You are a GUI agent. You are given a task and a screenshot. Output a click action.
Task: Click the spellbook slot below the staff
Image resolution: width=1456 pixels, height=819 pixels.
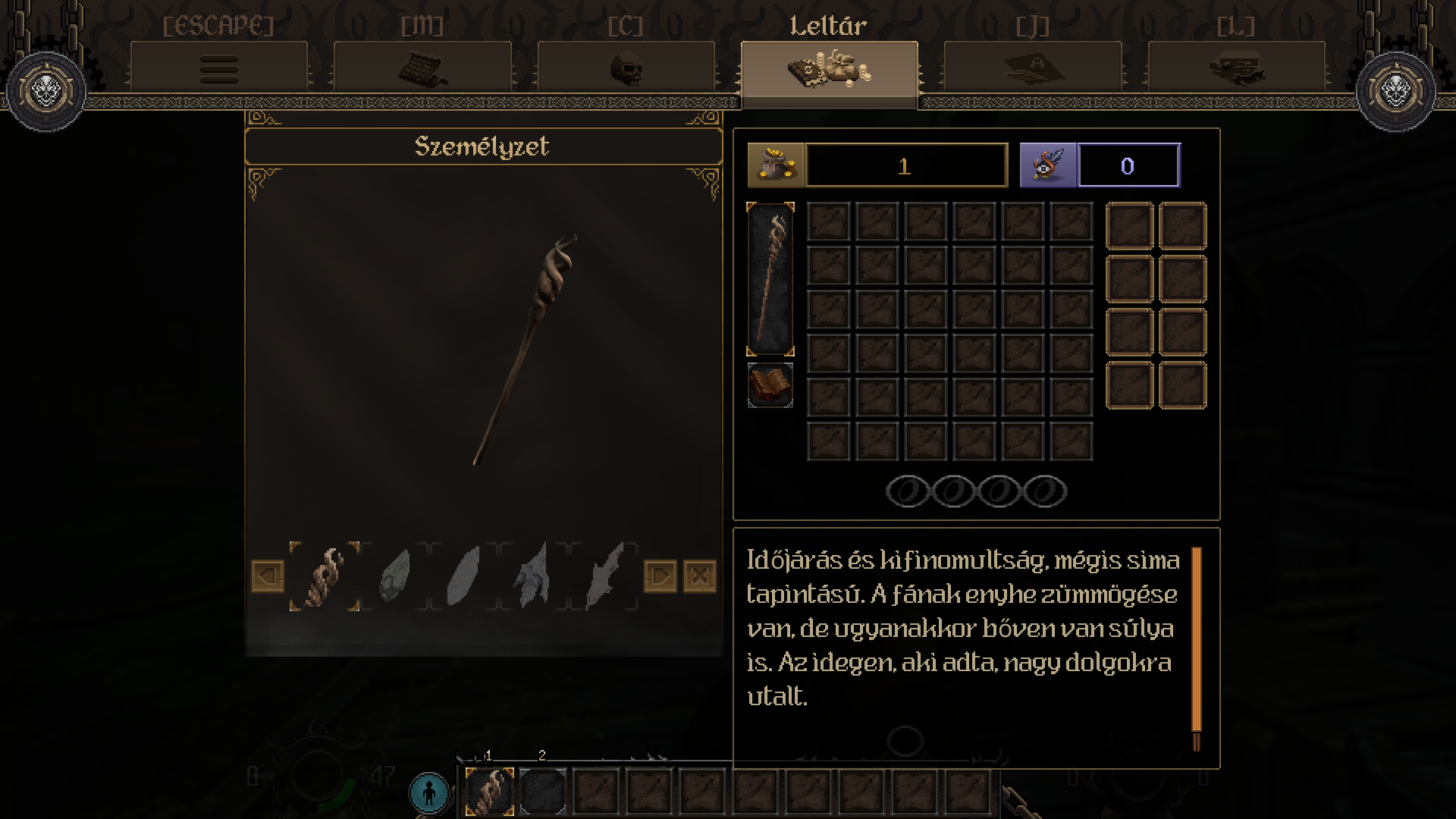click(x=770, y=385)
